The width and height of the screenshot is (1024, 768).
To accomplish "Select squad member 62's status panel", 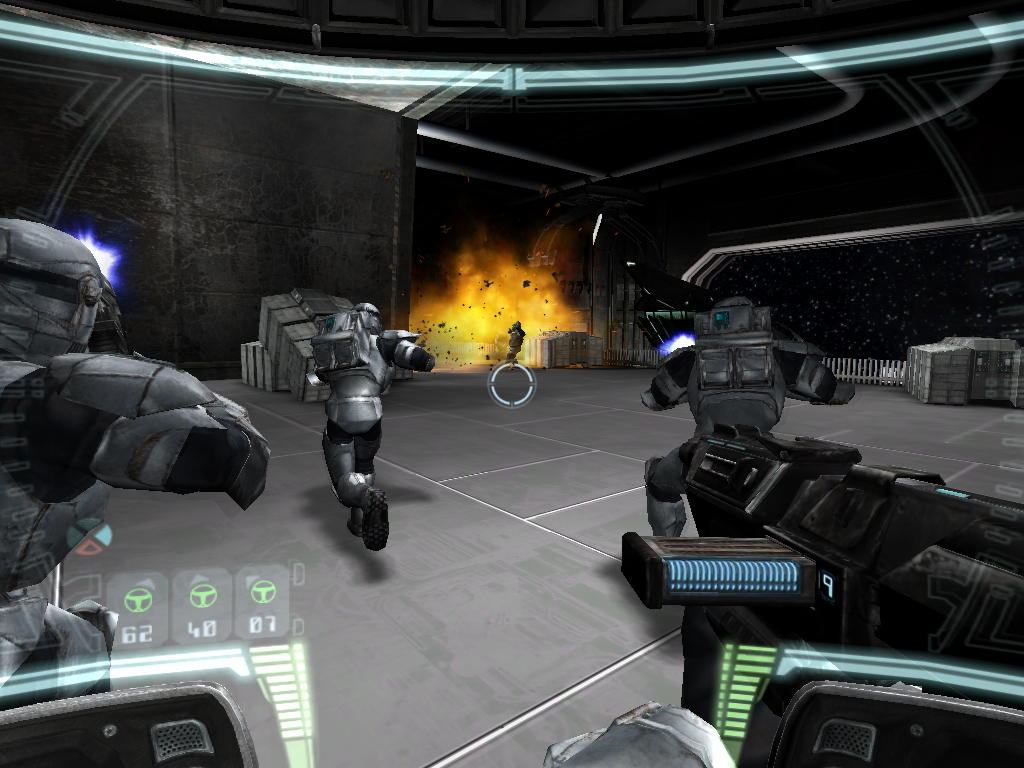I will point(139,607).
